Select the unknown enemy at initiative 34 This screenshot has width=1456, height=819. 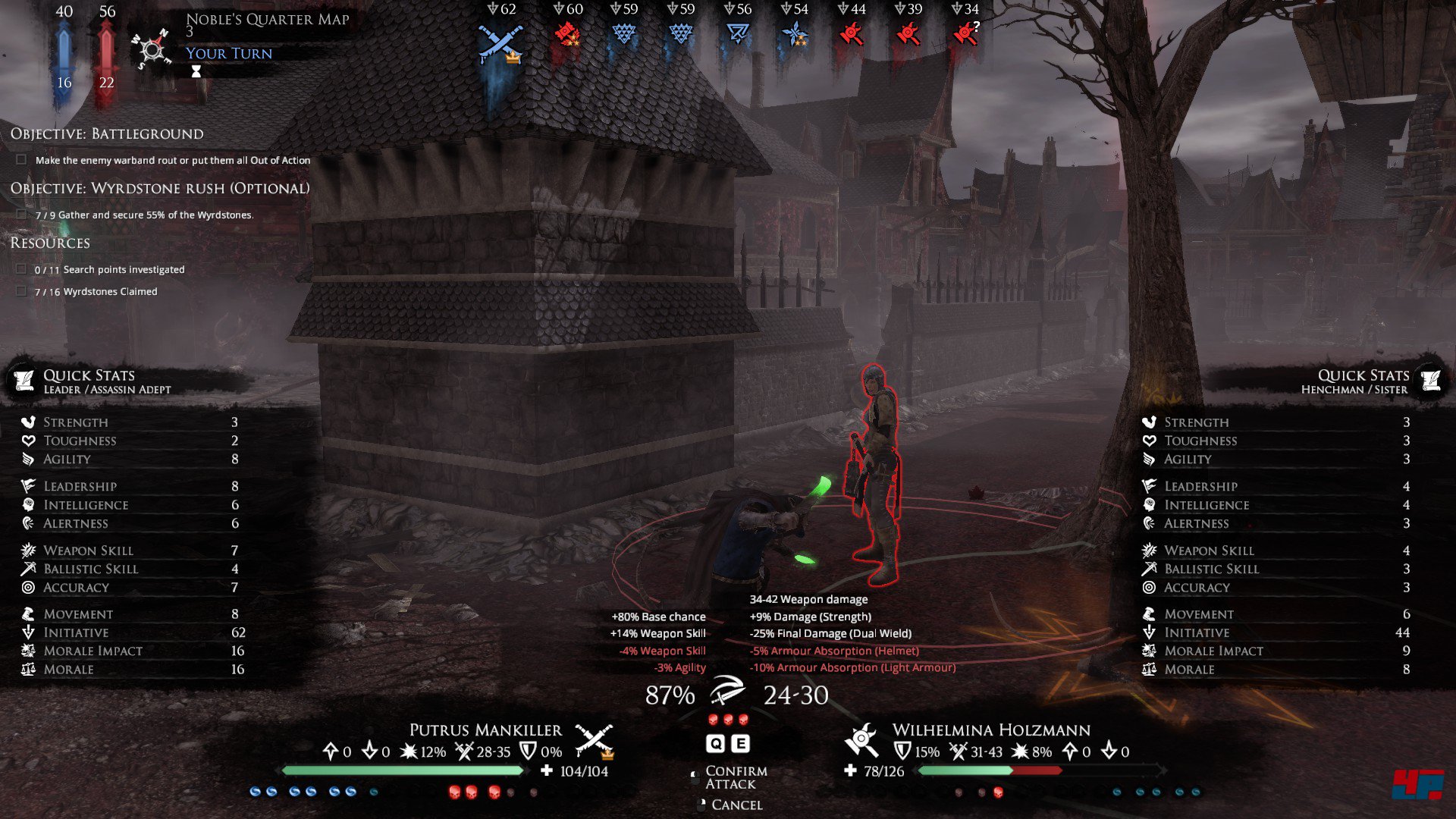pyautogui.click(x=965, y=34)
